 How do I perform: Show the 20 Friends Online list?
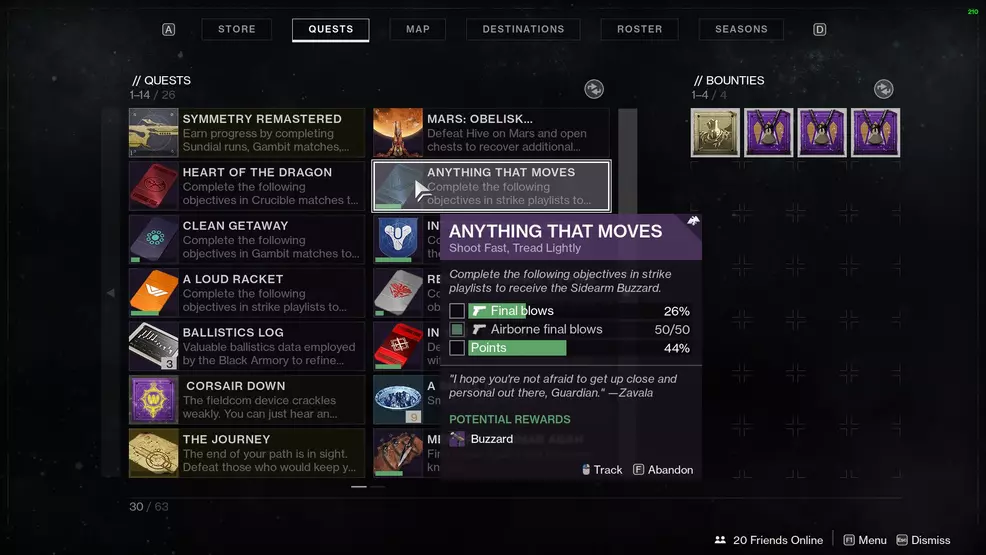pyautogui.click(x=770, y=540)
